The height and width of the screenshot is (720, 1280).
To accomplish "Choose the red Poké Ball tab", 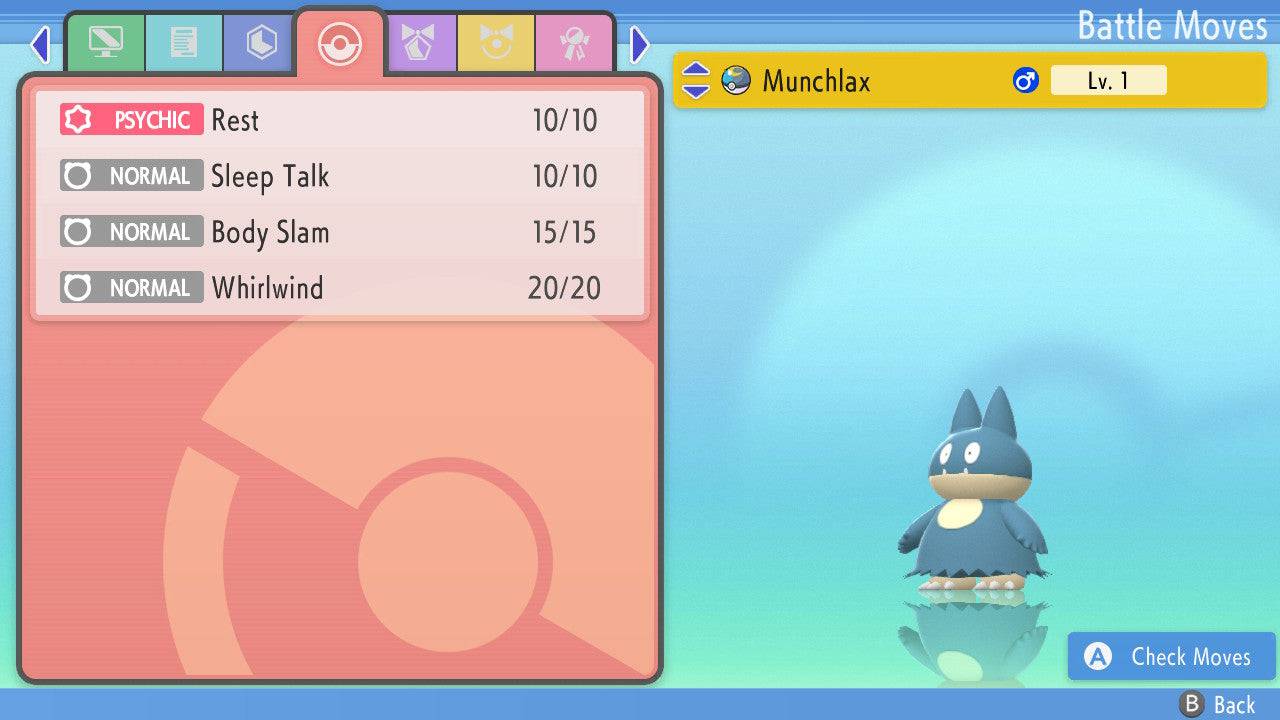I will 339,44.
